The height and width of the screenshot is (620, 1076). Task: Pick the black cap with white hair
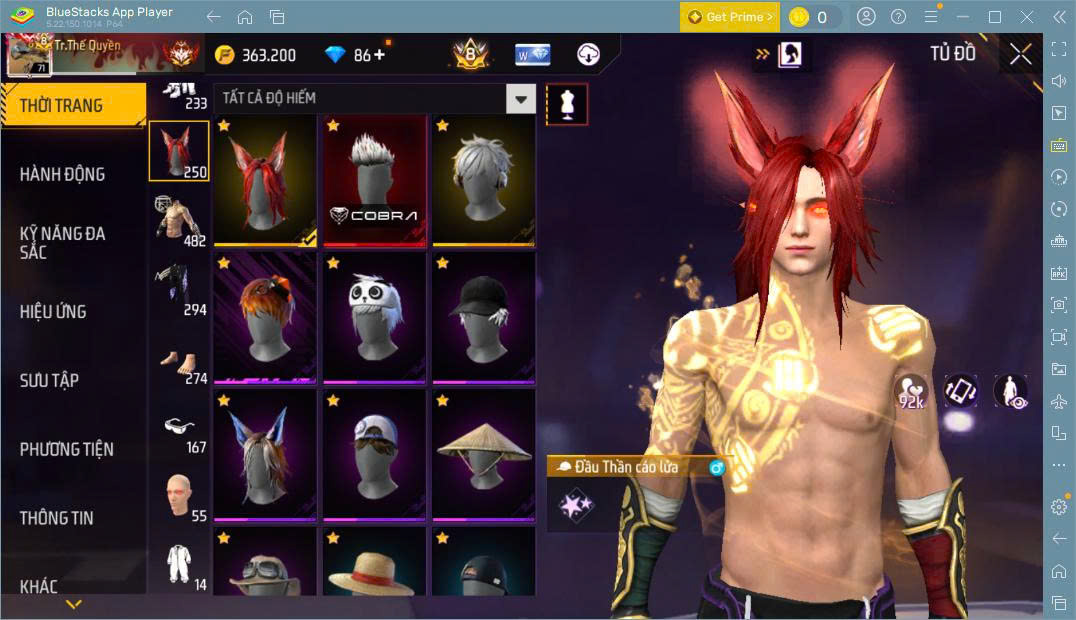coord(483,317)
